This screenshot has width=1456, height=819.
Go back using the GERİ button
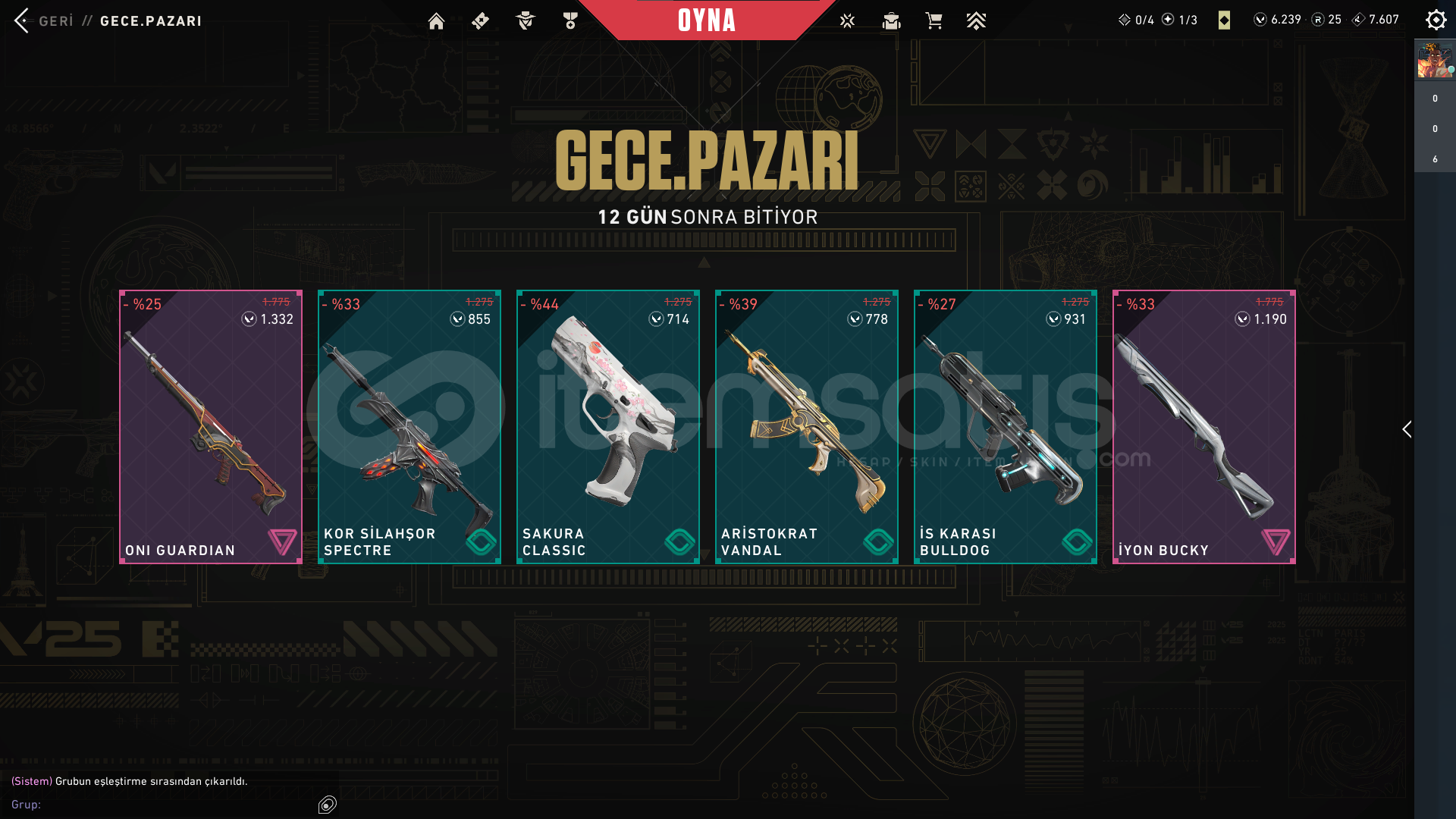tap(44, 20)
